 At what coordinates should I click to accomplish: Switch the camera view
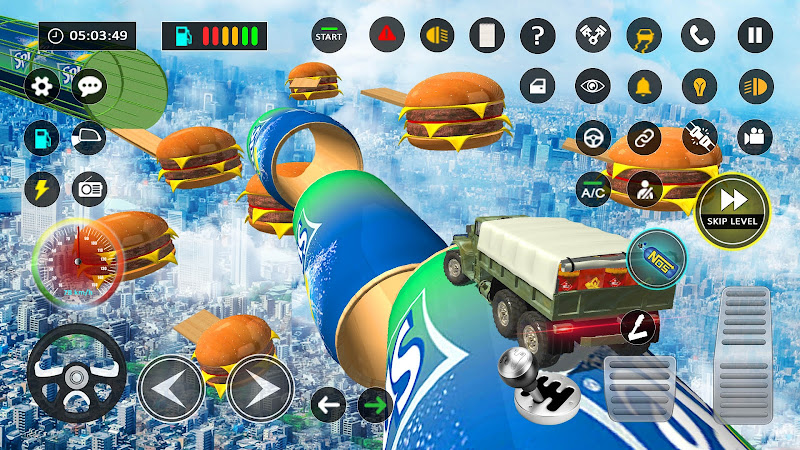755,136
